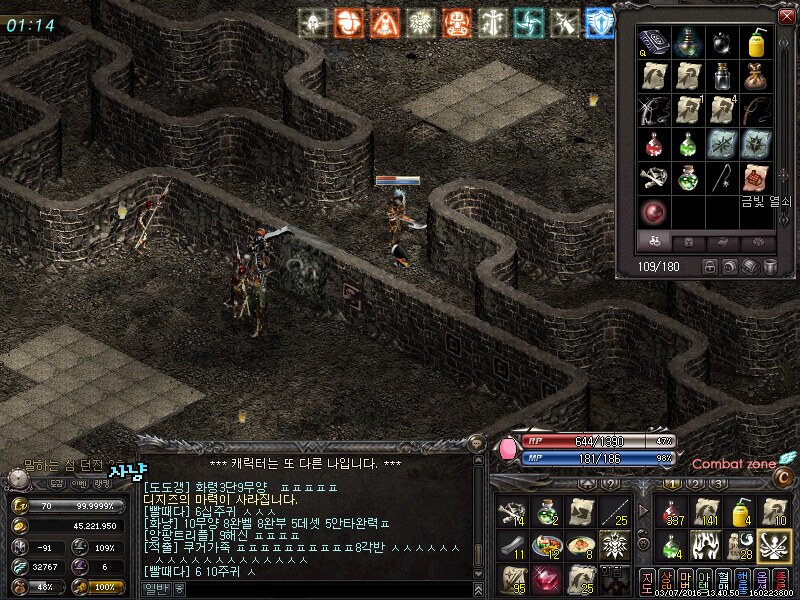The image size is (800, 600).
Task: Select the brown tied pouch in inventory
Action: click(x=757, y=75)
